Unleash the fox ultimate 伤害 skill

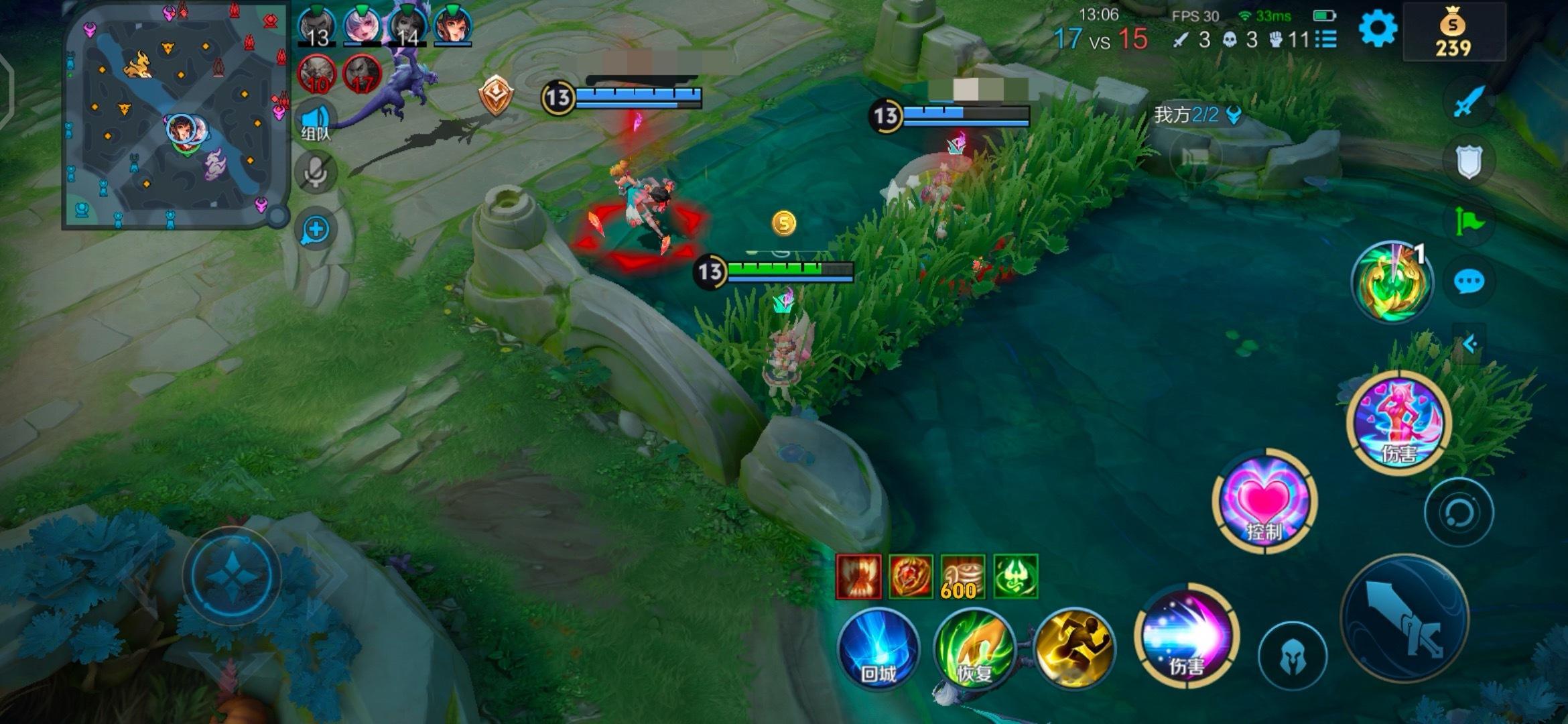[x=1399, y=422]
